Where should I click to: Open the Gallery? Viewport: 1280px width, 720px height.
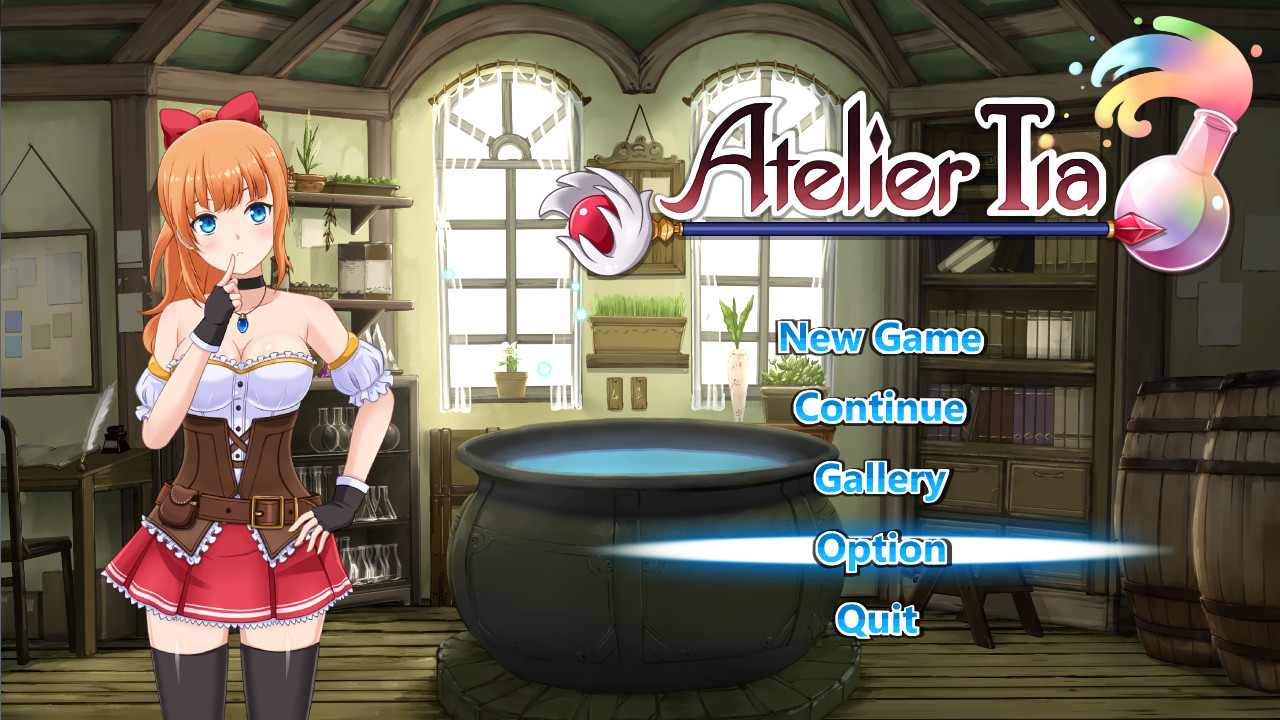tap(882, 479)
